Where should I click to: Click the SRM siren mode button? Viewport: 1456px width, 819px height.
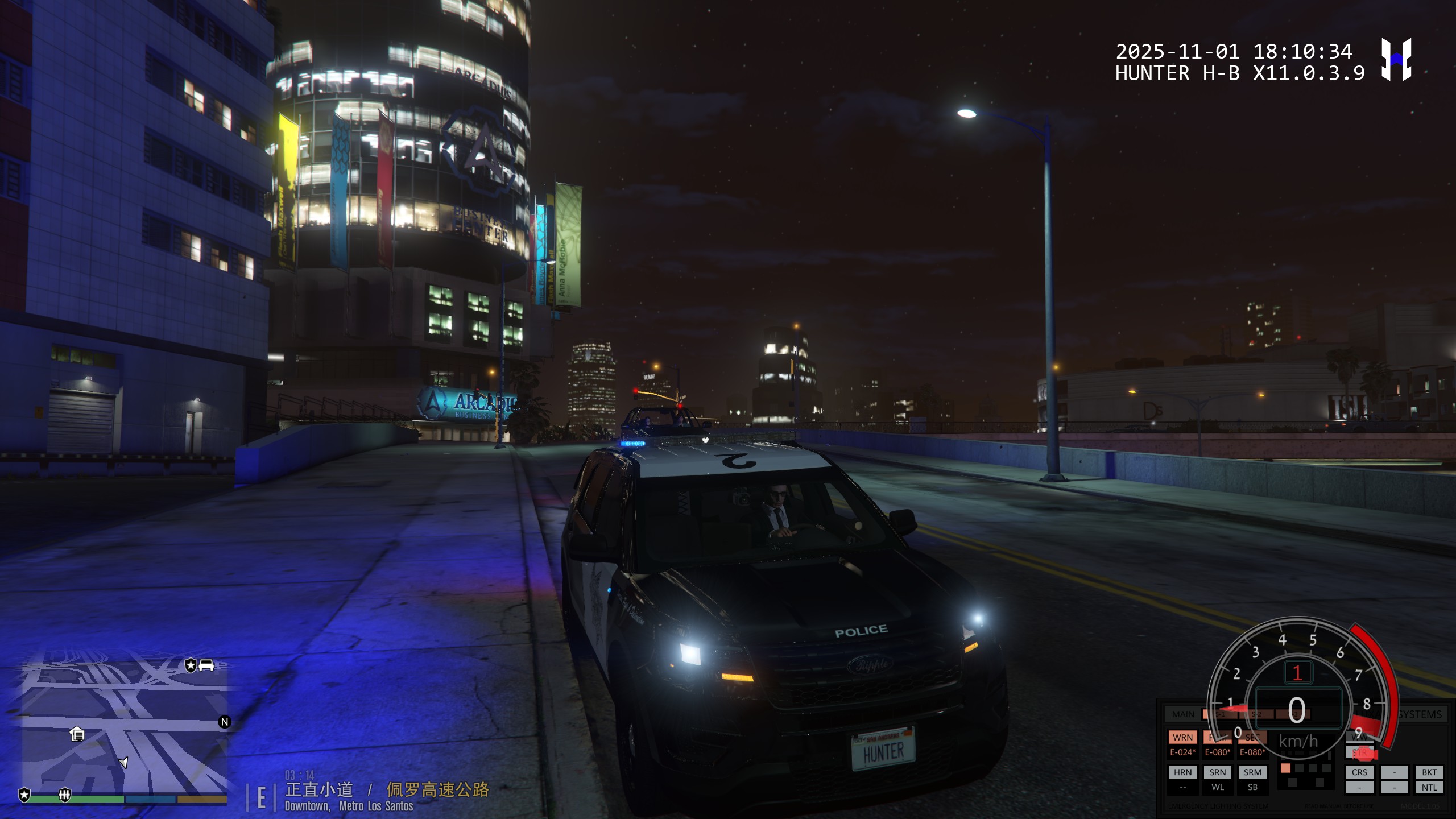tap(1252, 772)
